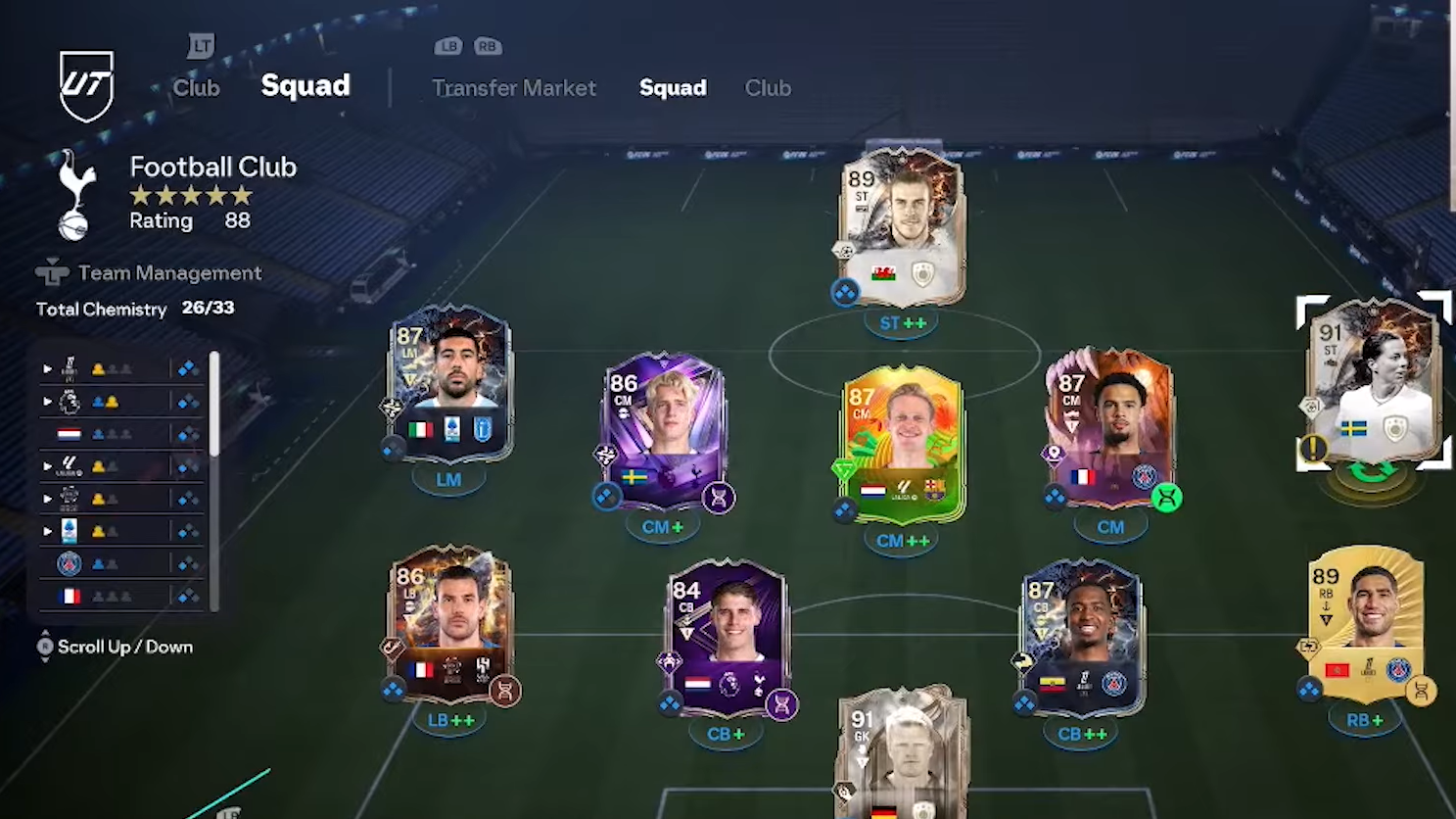Click the UT shield logo
Viewport: 1456px width, 819px height.
[86, 86]
